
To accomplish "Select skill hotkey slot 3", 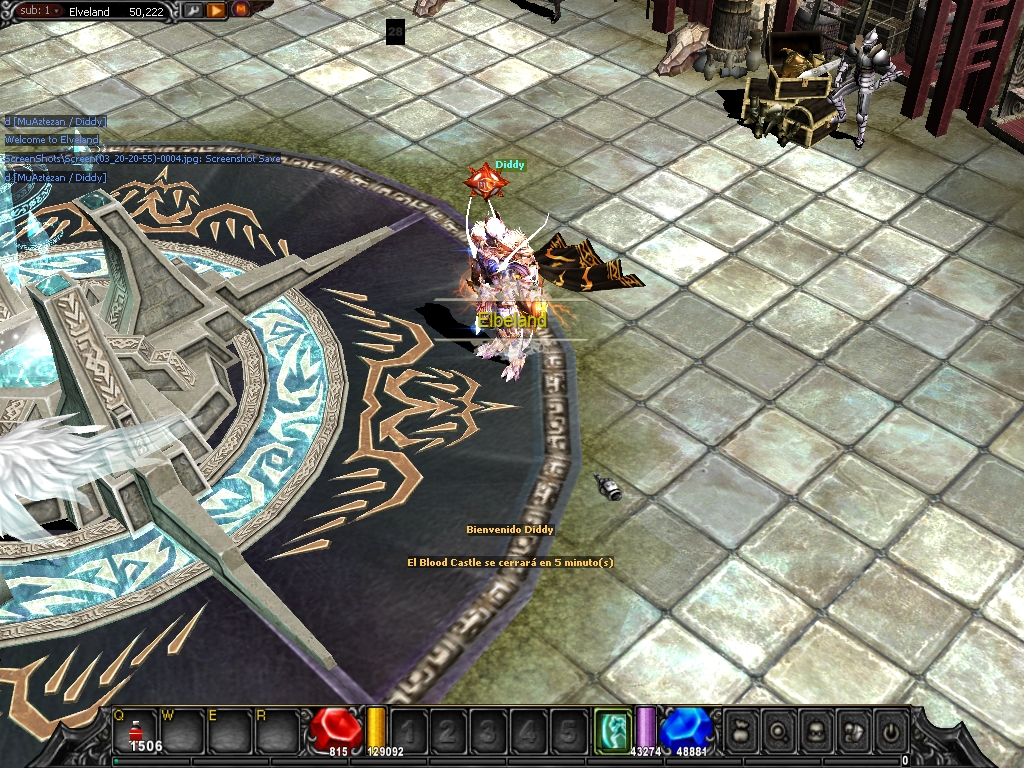I will pyautogui.click(x=488, y=730).
